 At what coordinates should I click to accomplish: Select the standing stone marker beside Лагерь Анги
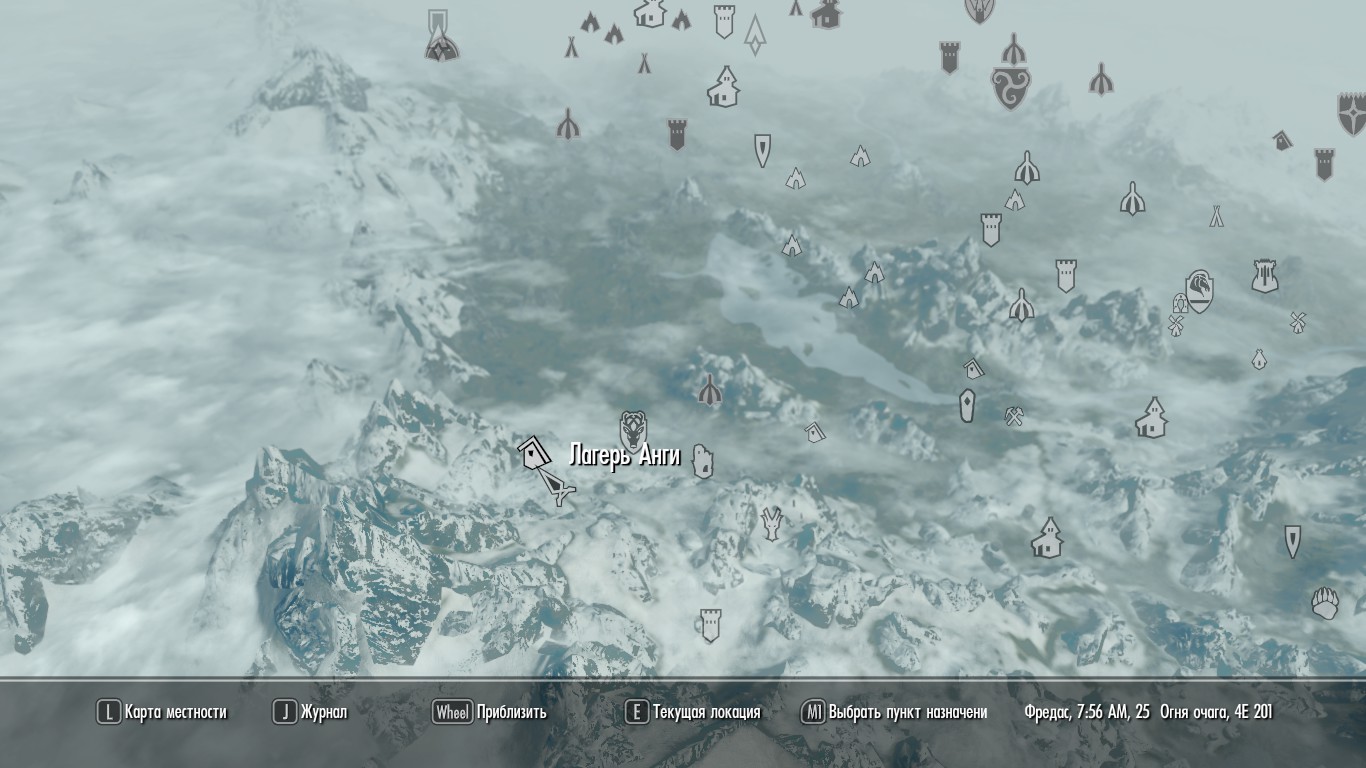click(x=703, y=461)
